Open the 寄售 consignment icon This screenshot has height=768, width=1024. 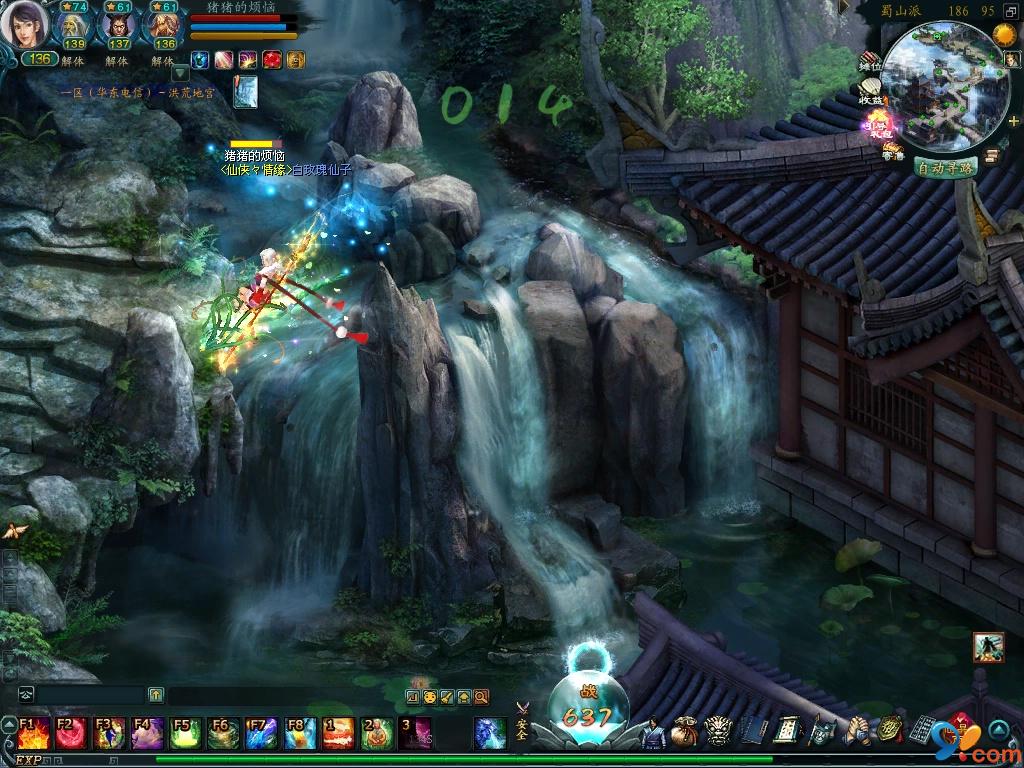[892, 151]
